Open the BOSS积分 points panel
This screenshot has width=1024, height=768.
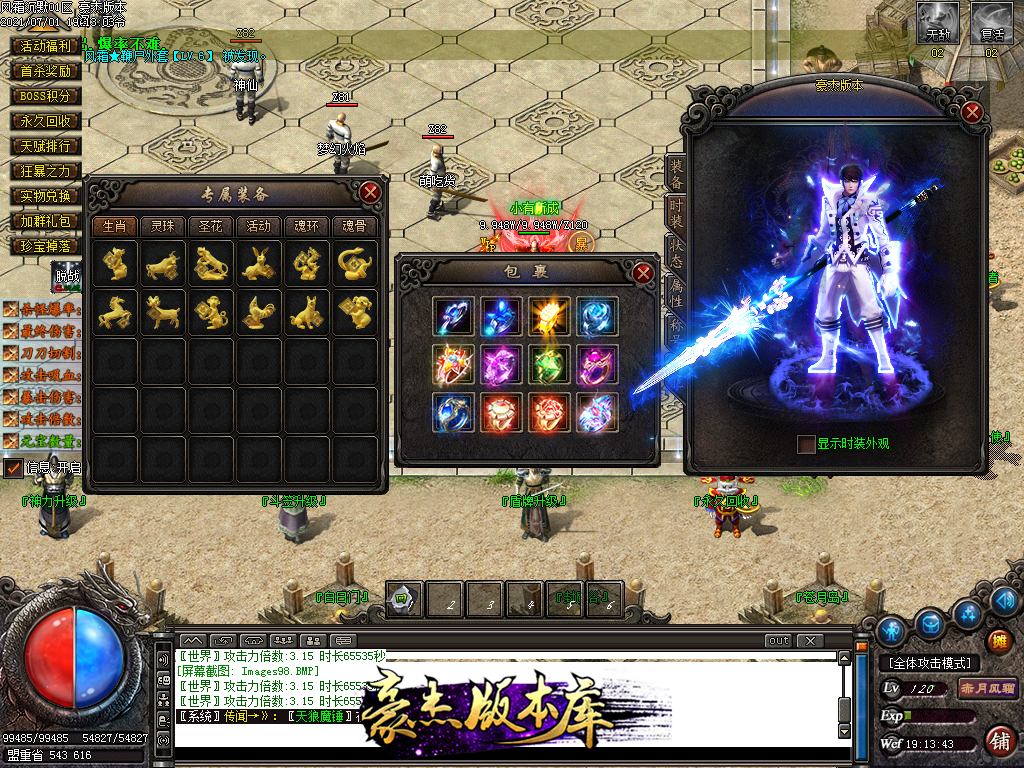coord(46,96)
